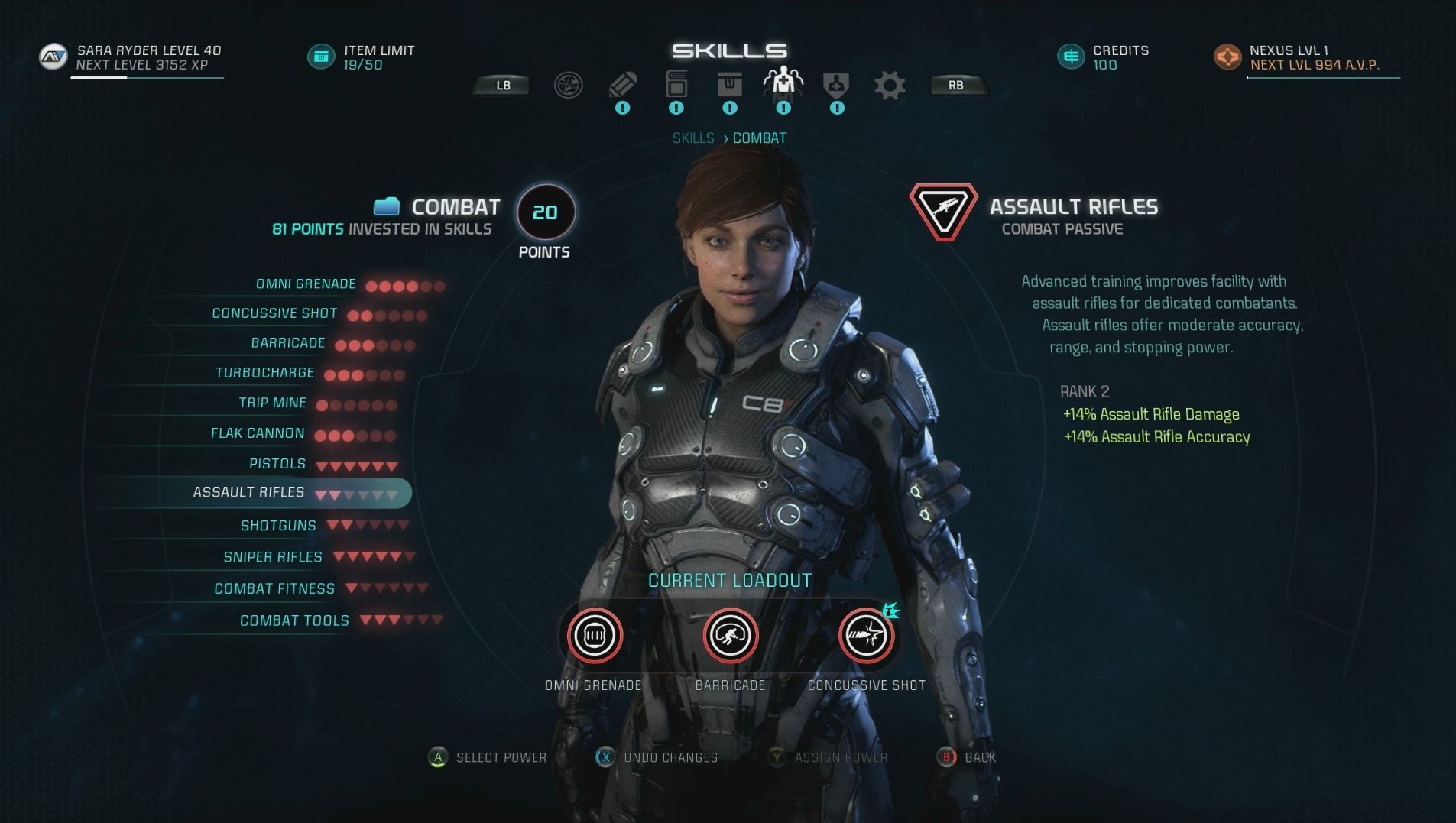Open the gear settings tab
Viewport: 1456px width, 823px height.
pos(890,85)
